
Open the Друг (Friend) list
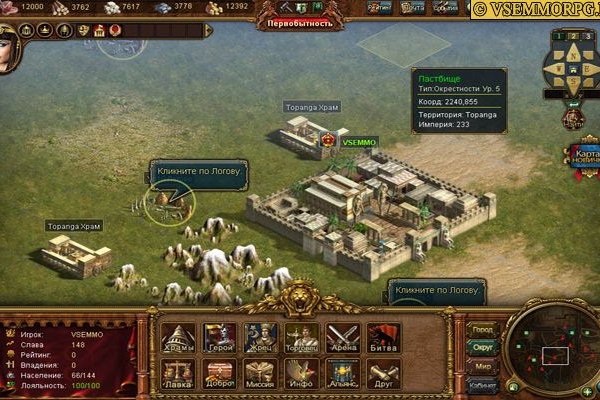click(382, 374)
